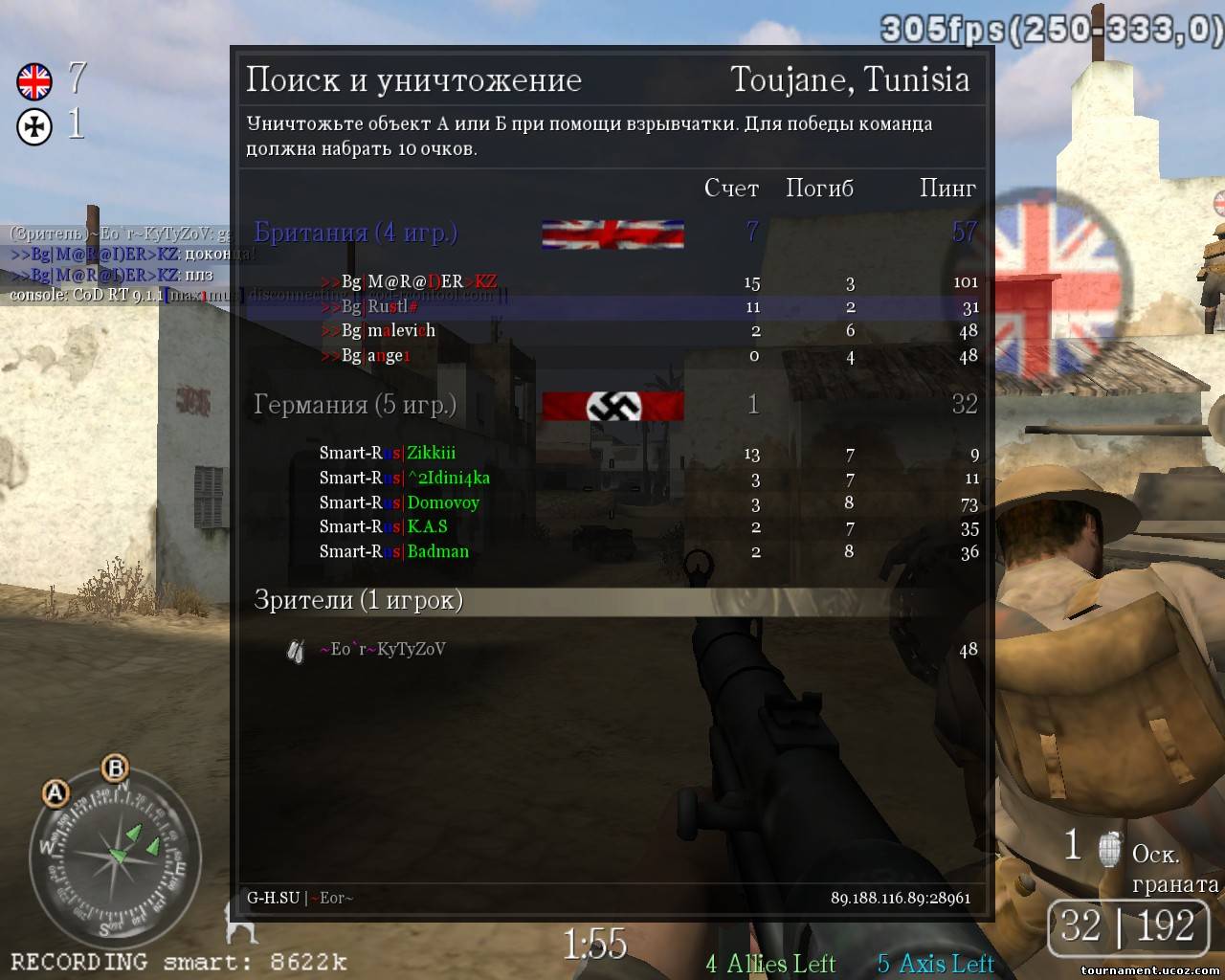The image size is (1225, 980).
Task: Click the Зрители spectators section header
Action: (x=358, y=600)
